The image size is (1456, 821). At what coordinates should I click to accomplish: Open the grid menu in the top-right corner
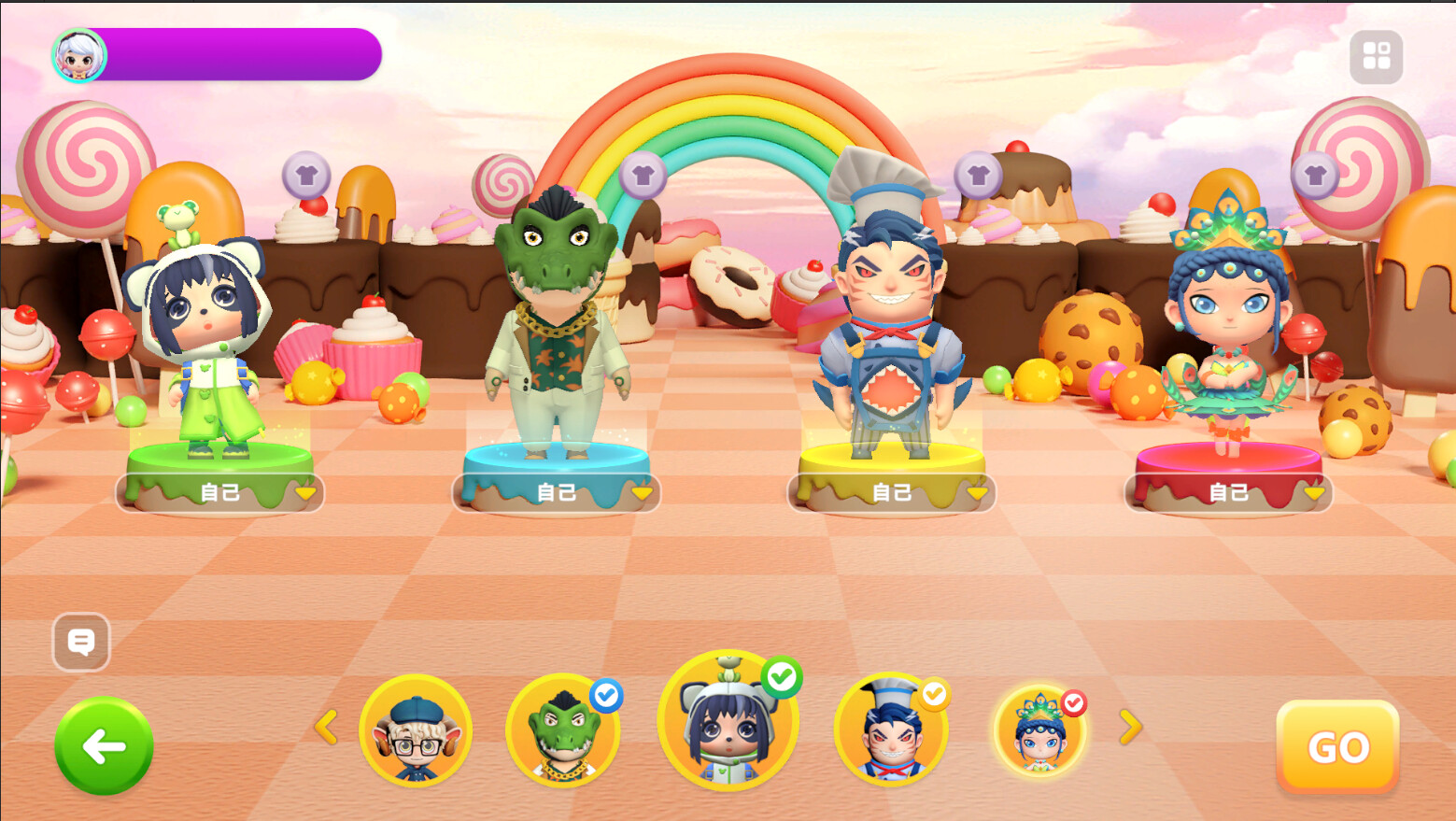click(x=1376, y=56)
